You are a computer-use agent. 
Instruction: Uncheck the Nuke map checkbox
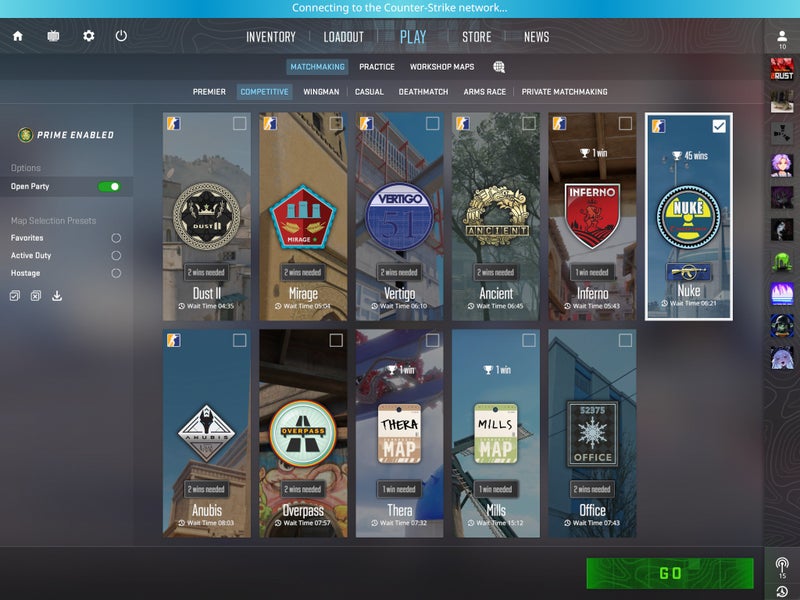(719, 126)
